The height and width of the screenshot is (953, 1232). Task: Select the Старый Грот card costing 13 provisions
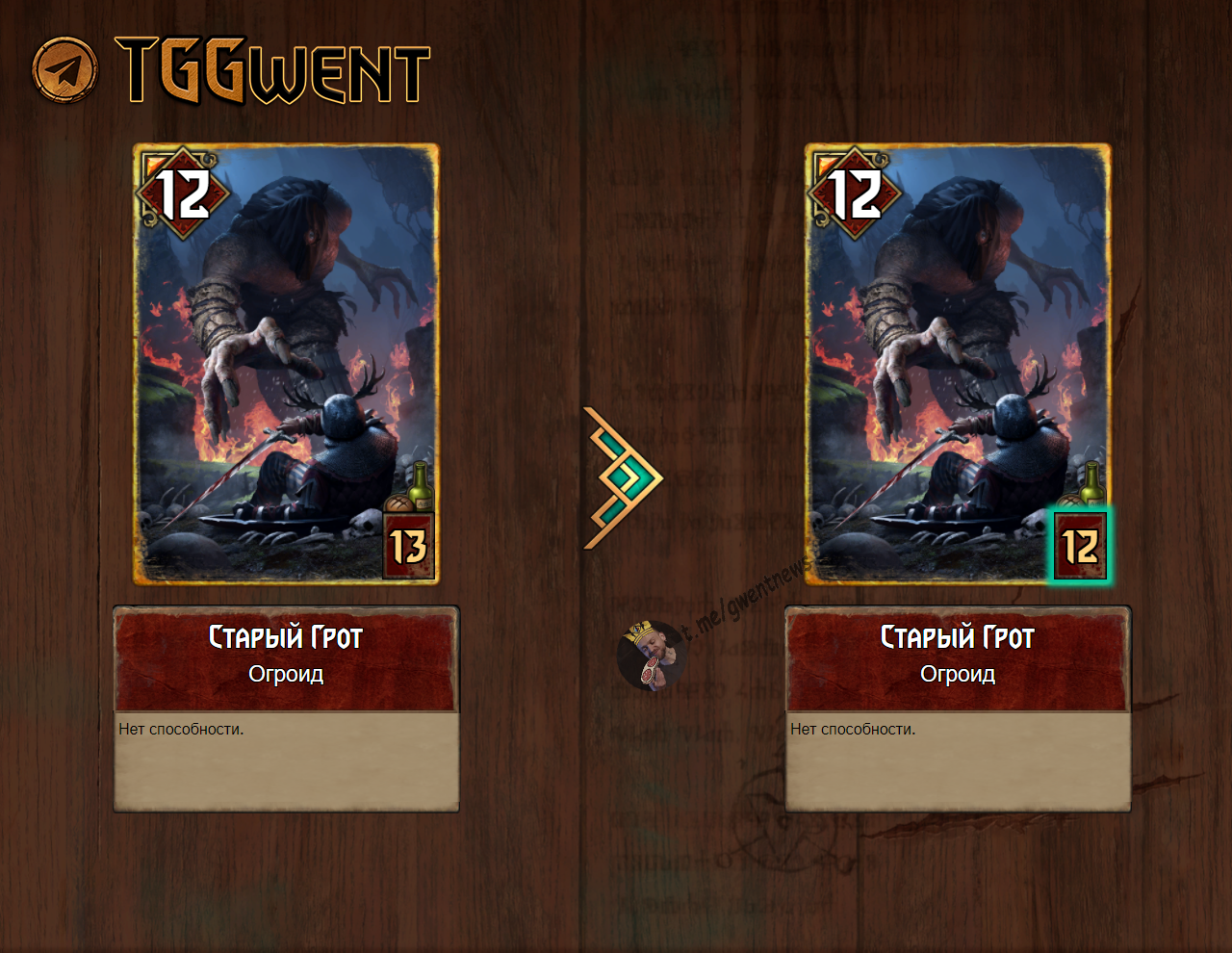point(286,364)
